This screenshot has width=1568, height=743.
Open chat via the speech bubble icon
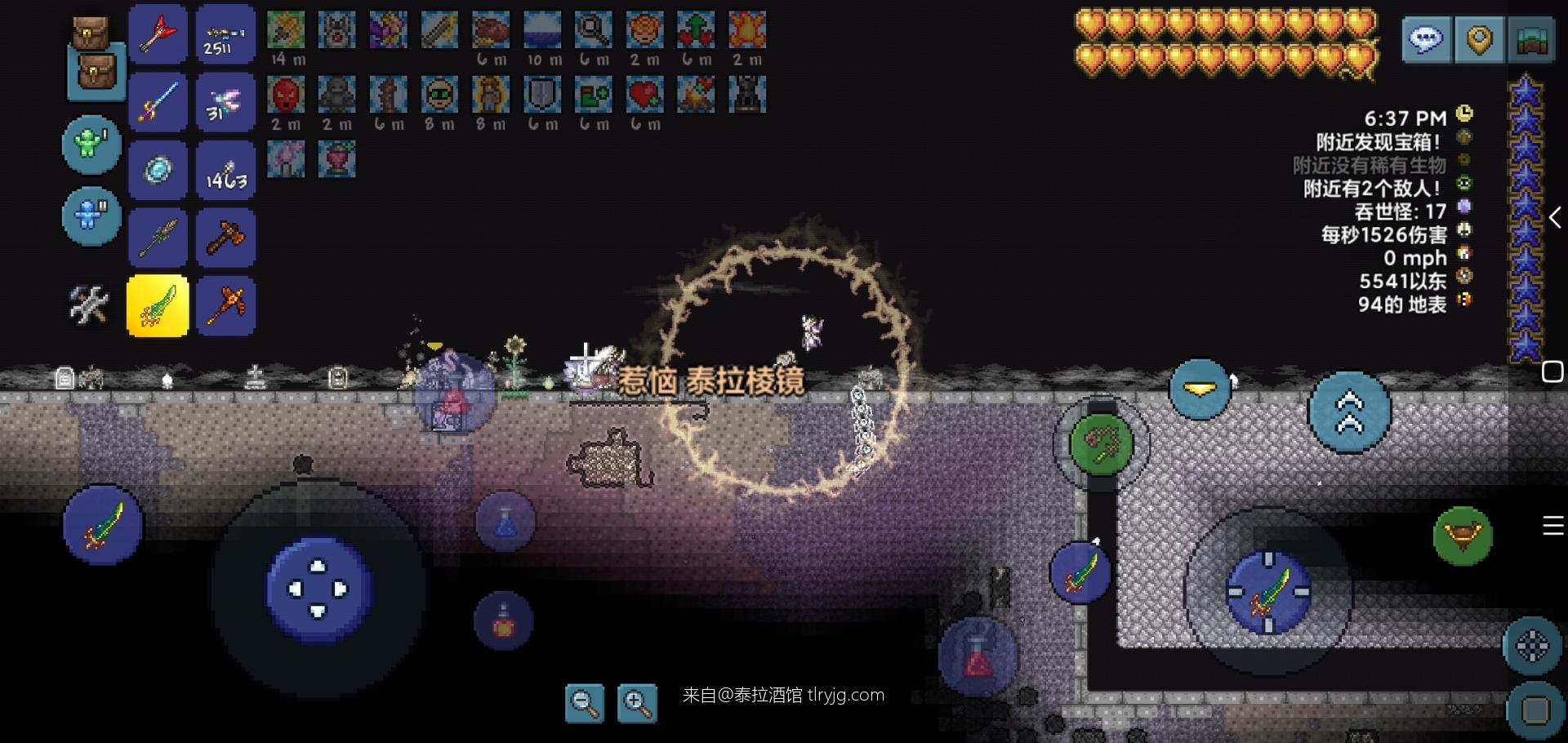tap(1428, 39)
